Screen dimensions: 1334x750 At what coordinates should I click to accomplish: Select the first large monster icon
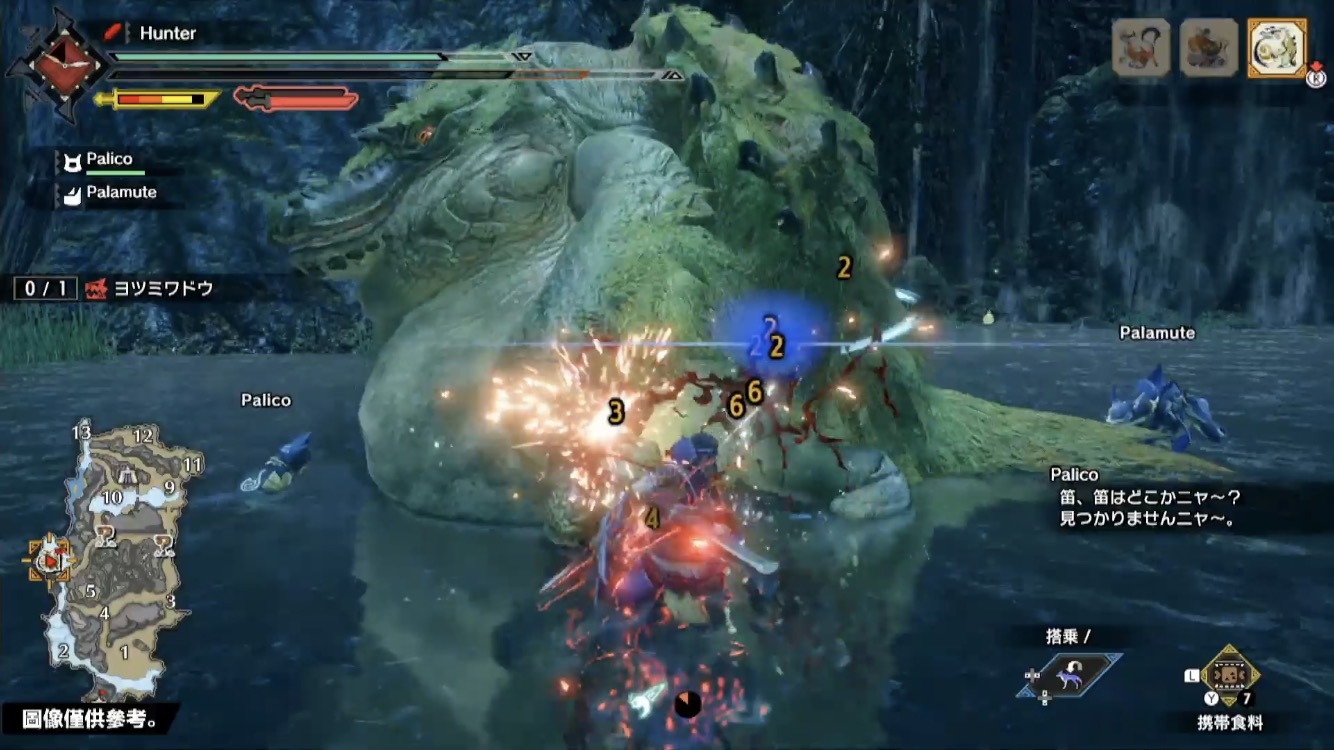[1141, 47]
